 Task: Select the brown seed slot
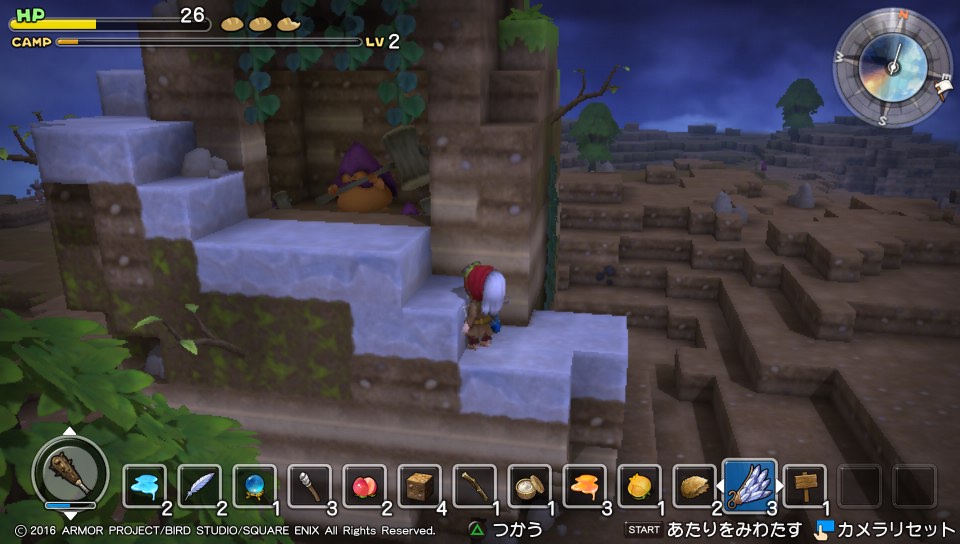pyautogui.click(x=694, y=487)
